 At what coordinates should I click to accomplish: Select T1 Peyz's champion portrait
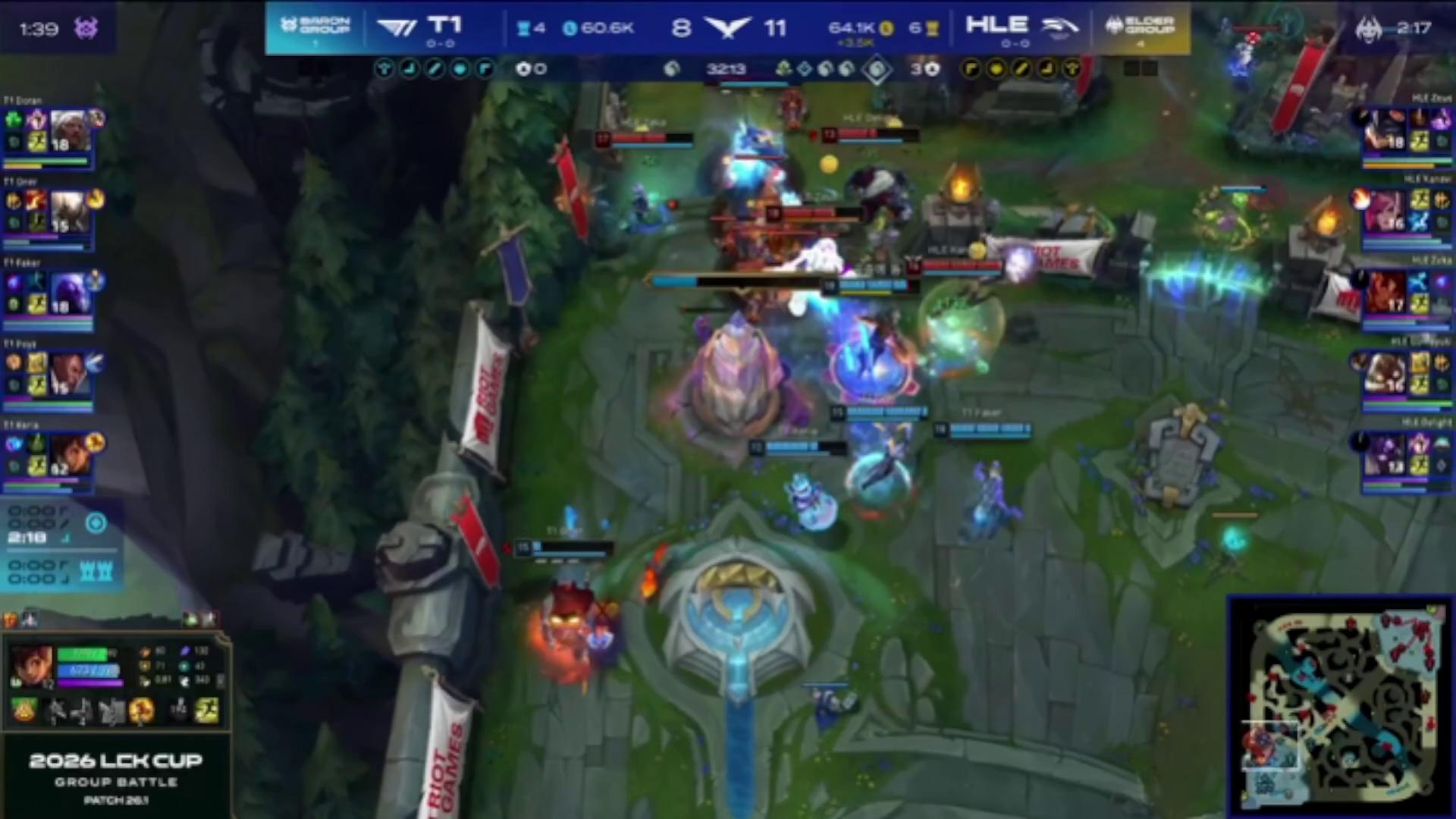click(68, 374)
